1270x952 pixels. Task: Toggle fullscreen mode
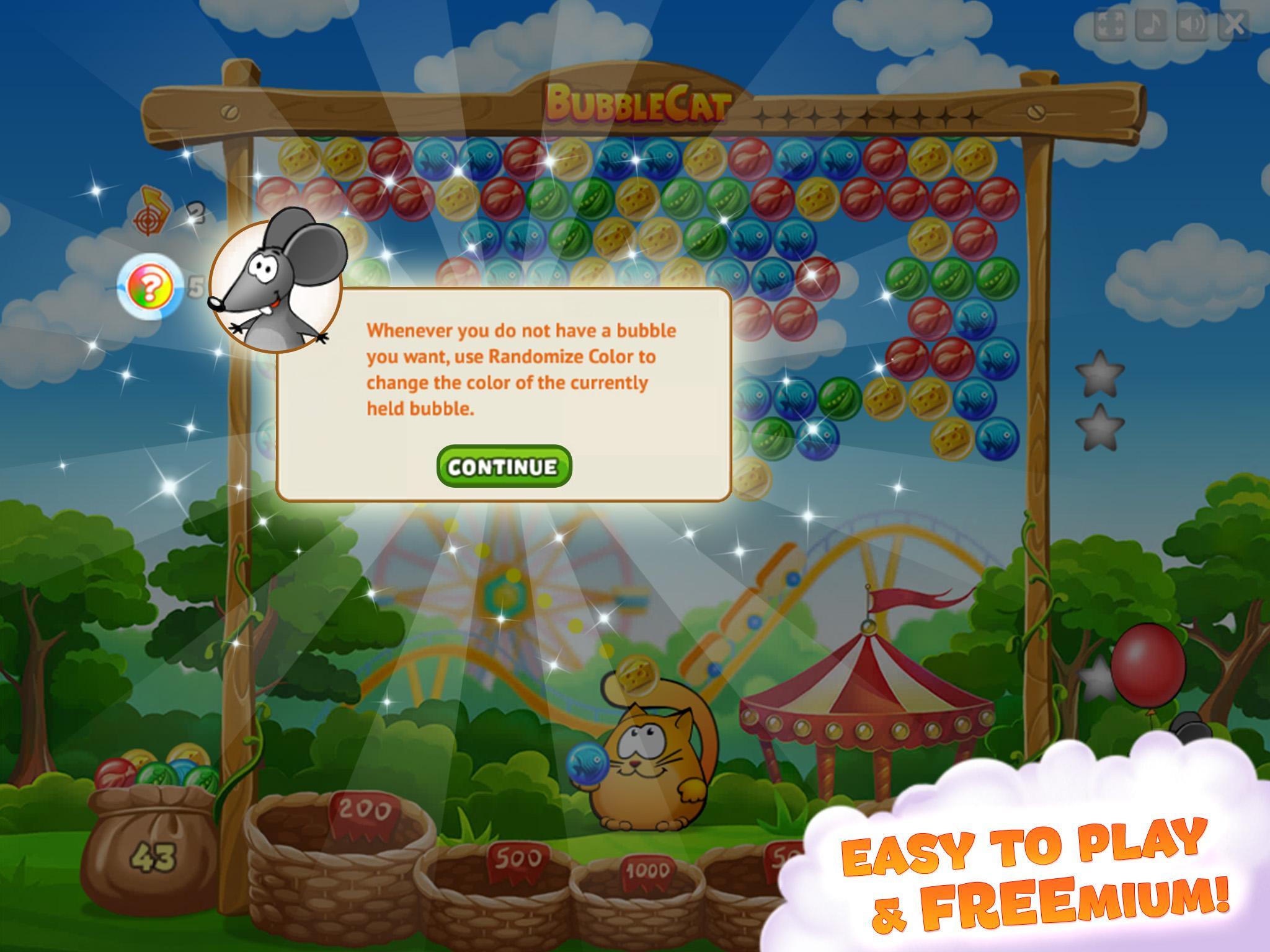(x=1110, y=25)
